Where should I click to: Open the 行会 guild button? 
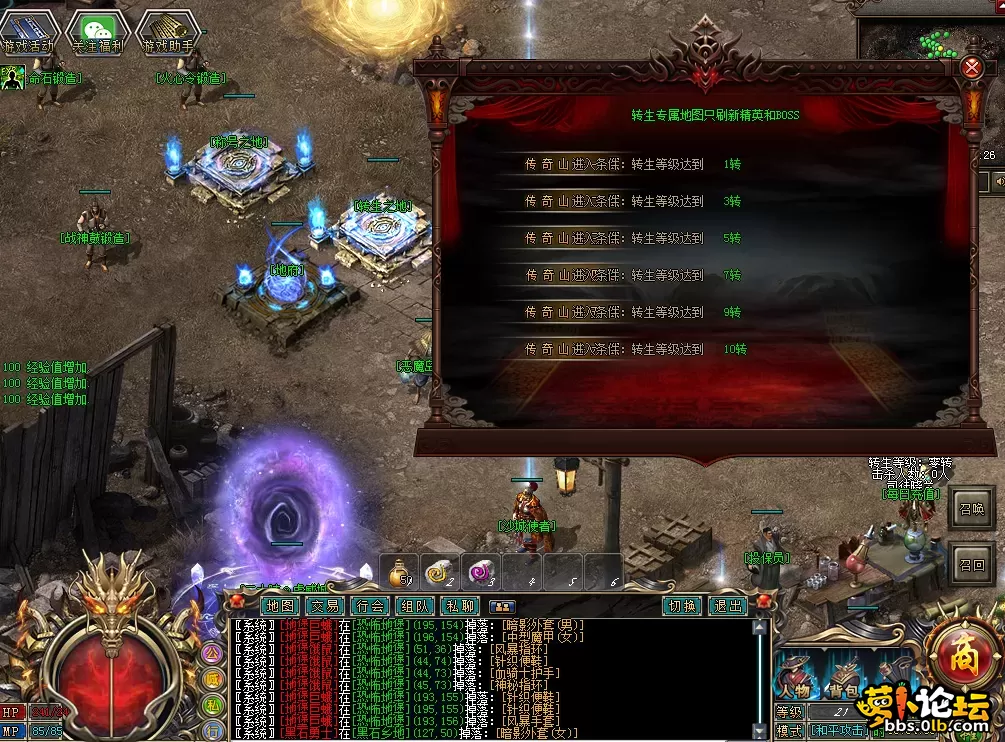(370, 606)
